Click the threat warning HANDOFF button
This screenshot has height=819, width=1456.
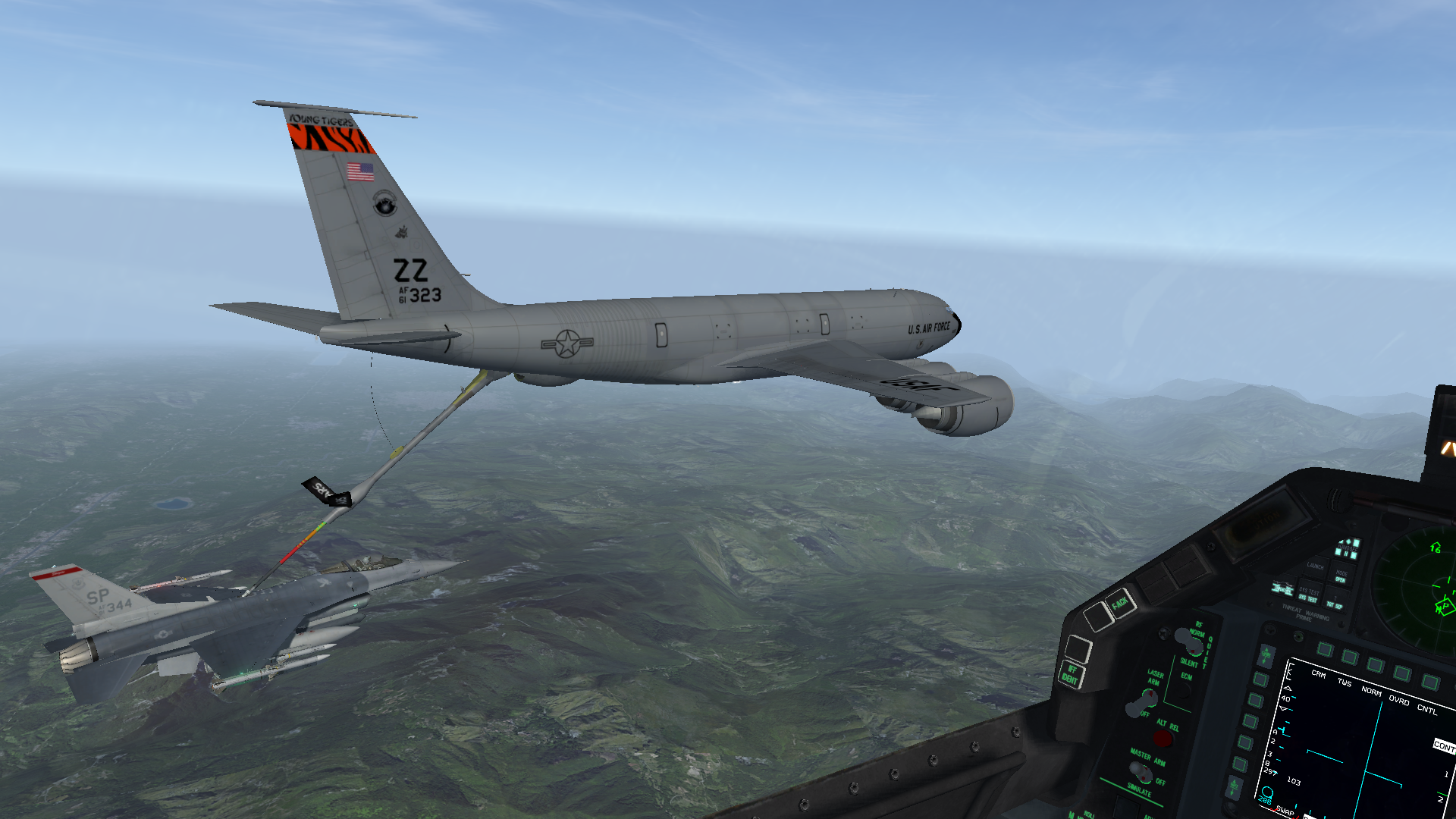tap(1348, 548)
